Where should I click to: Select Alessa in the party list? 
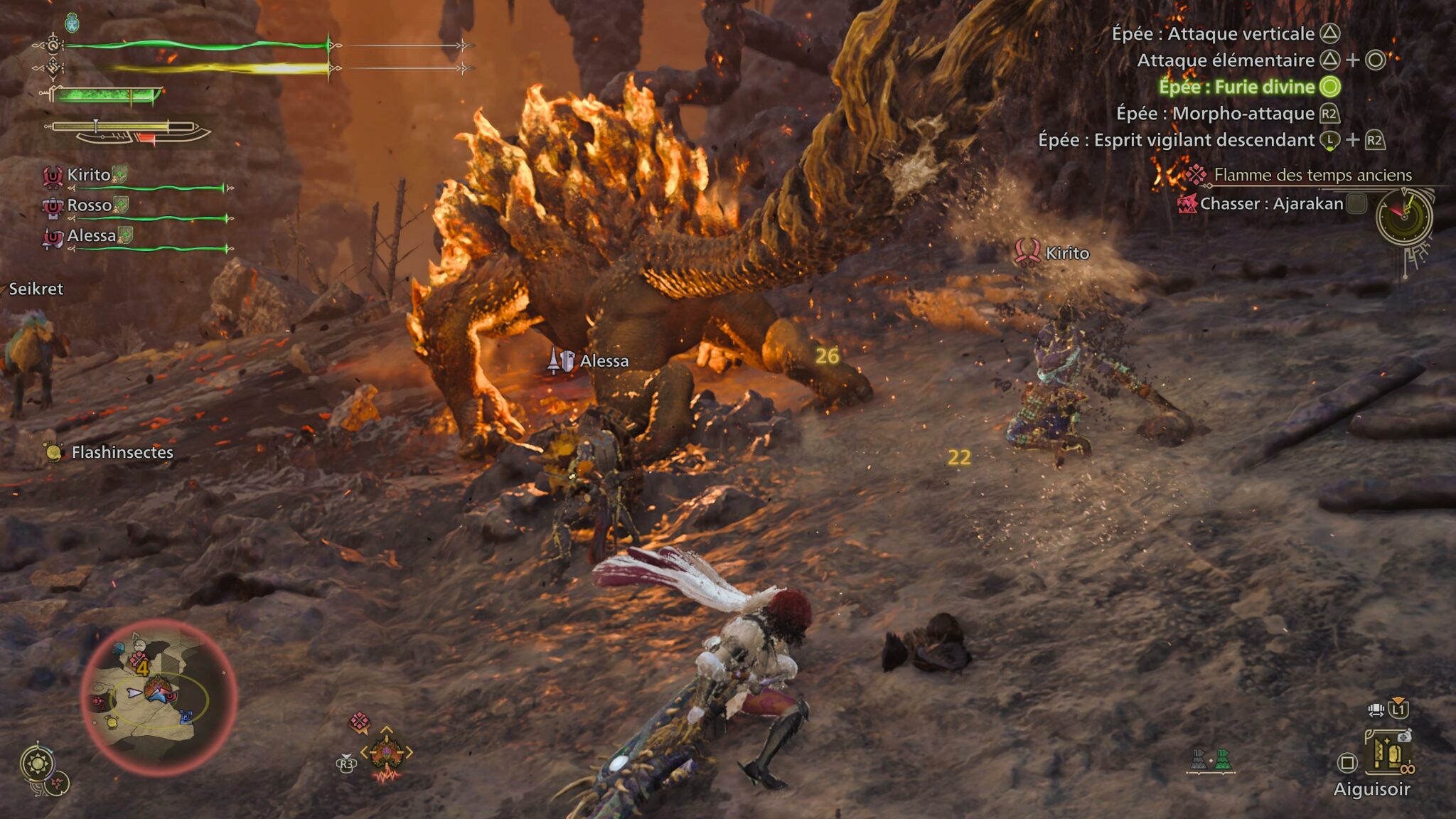point(91,236)
